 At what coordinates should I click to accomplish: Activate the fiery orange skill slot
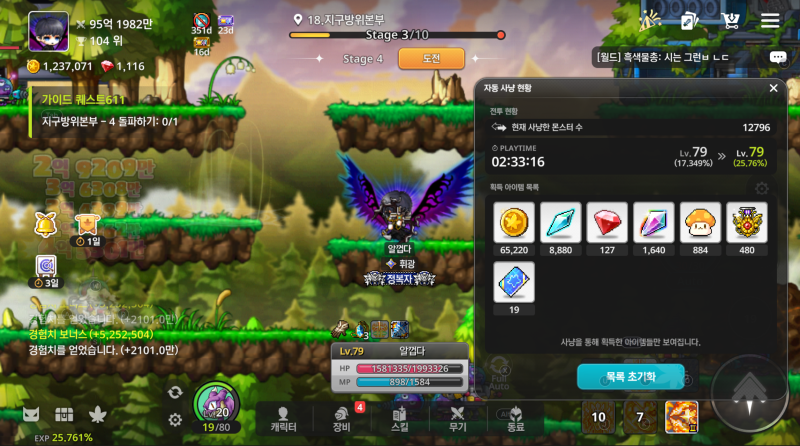pos(681,417)
